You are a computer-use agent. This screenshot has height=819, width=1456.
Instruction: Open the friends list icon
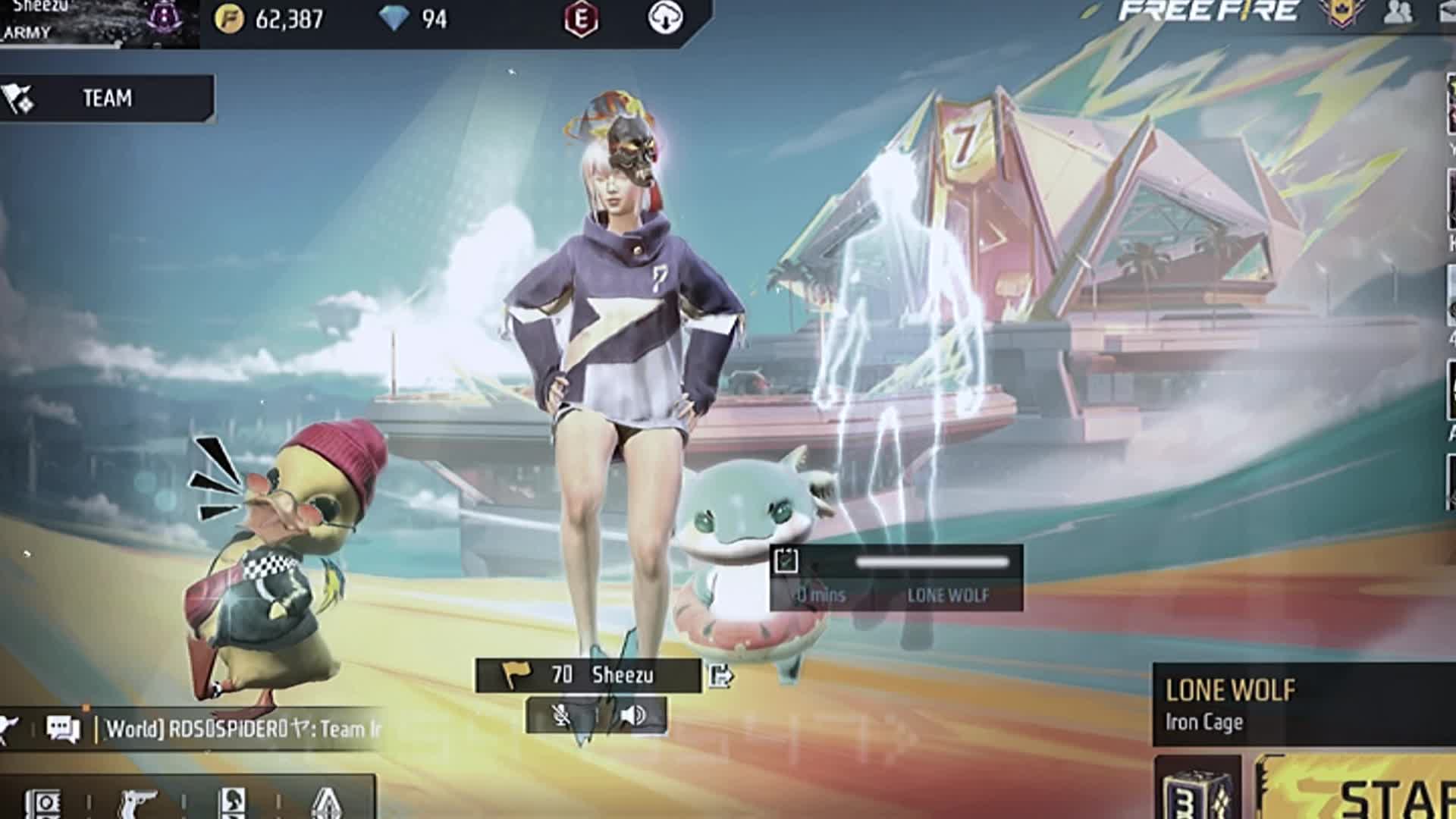[1398, 13]
